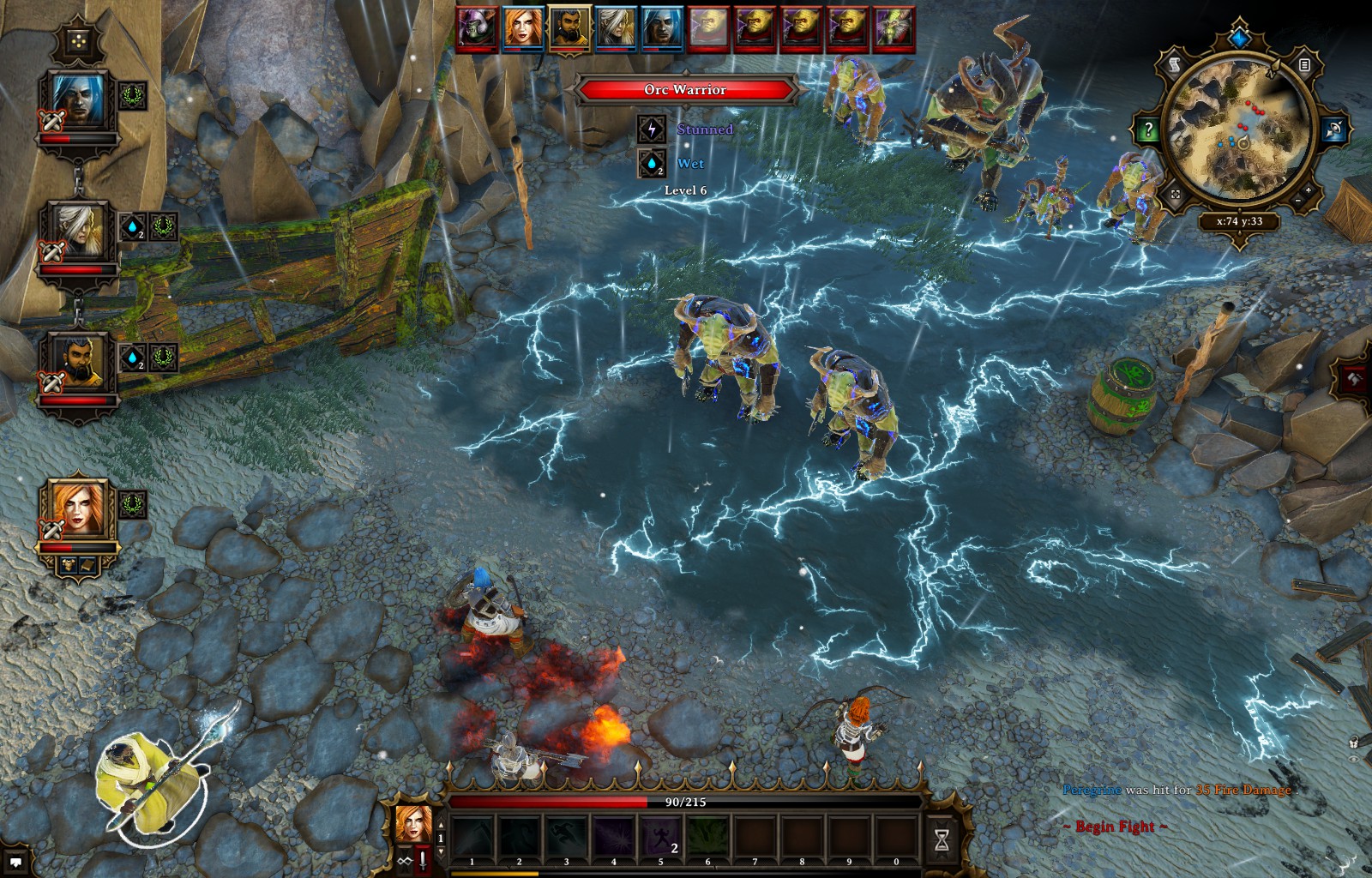Viewport: 1372px width, 878px height.
Task: Click the blue gem atop the minimap
Action: point(1239,37)
